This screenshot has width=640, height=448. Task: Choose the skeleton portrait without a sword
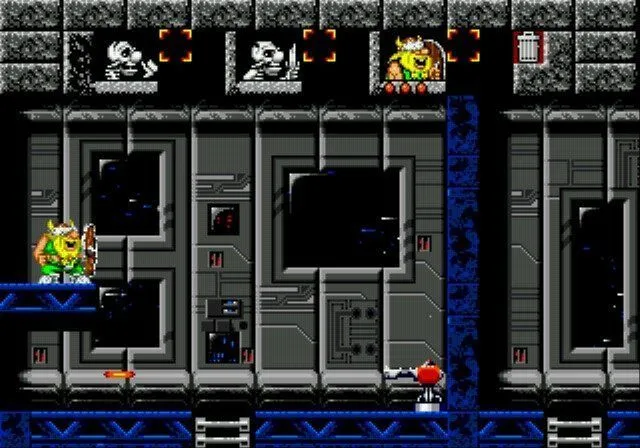click(x=126, y=58)
